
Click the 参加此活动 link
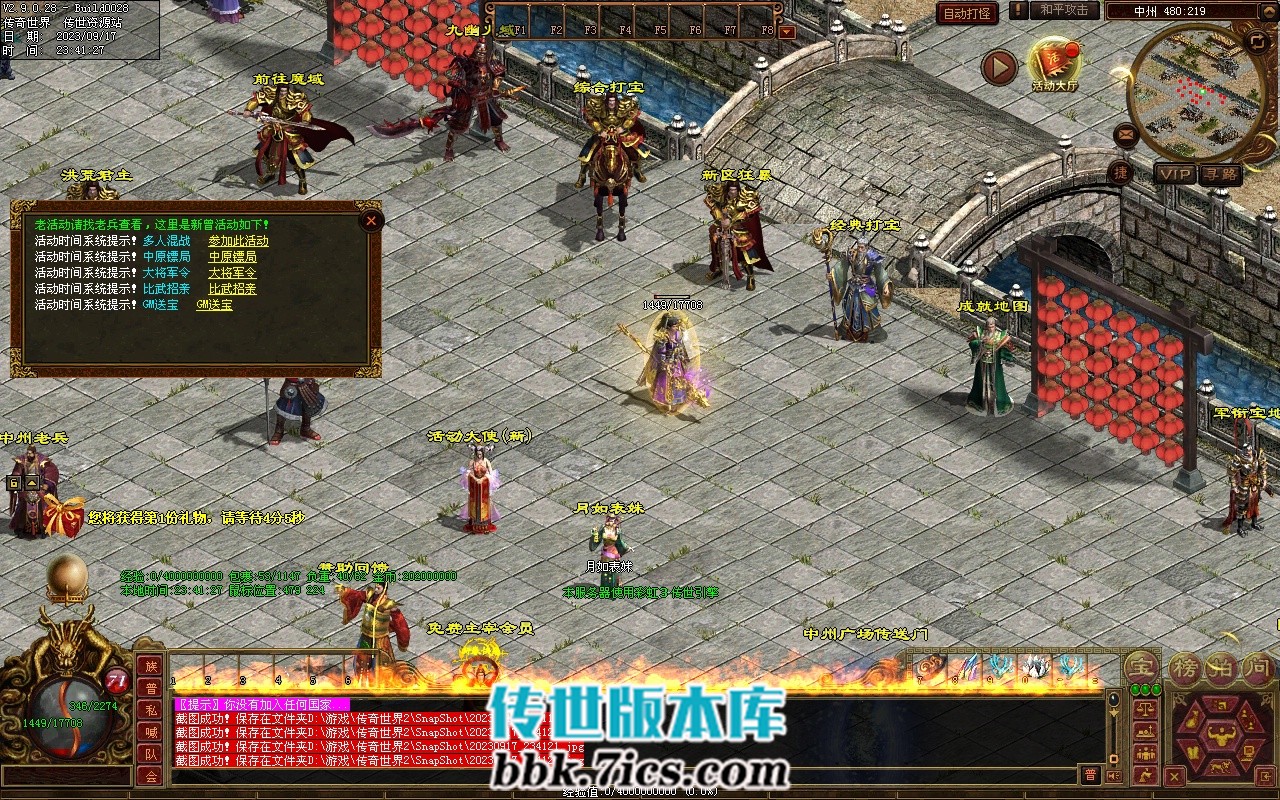point(238,241)
